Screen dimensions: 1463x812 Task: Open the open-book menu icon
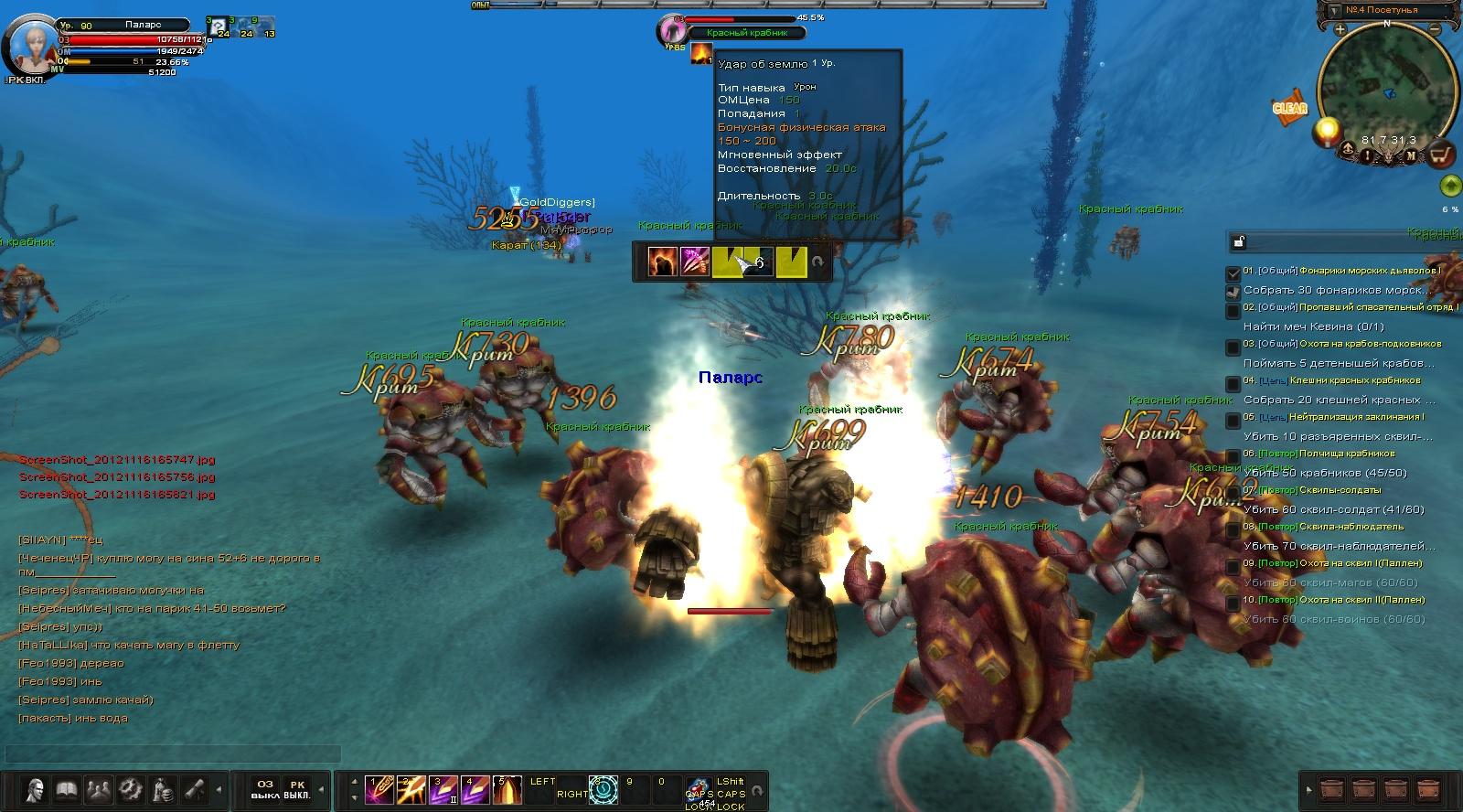pos(67,788)
